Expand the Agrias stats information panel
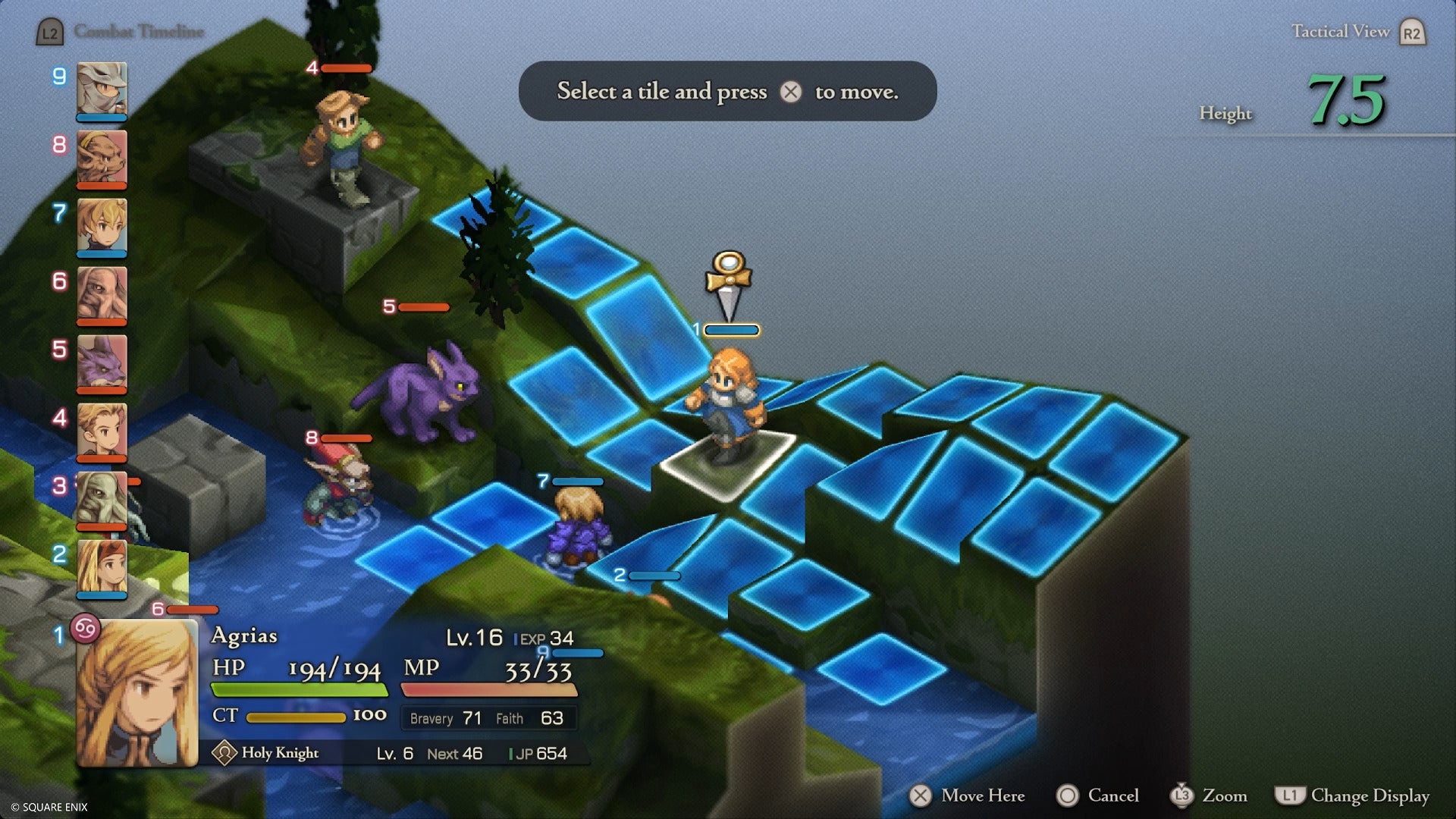The width and height of the screenshot is (1456, 819). pyautogui.click(x=394, y=682)
